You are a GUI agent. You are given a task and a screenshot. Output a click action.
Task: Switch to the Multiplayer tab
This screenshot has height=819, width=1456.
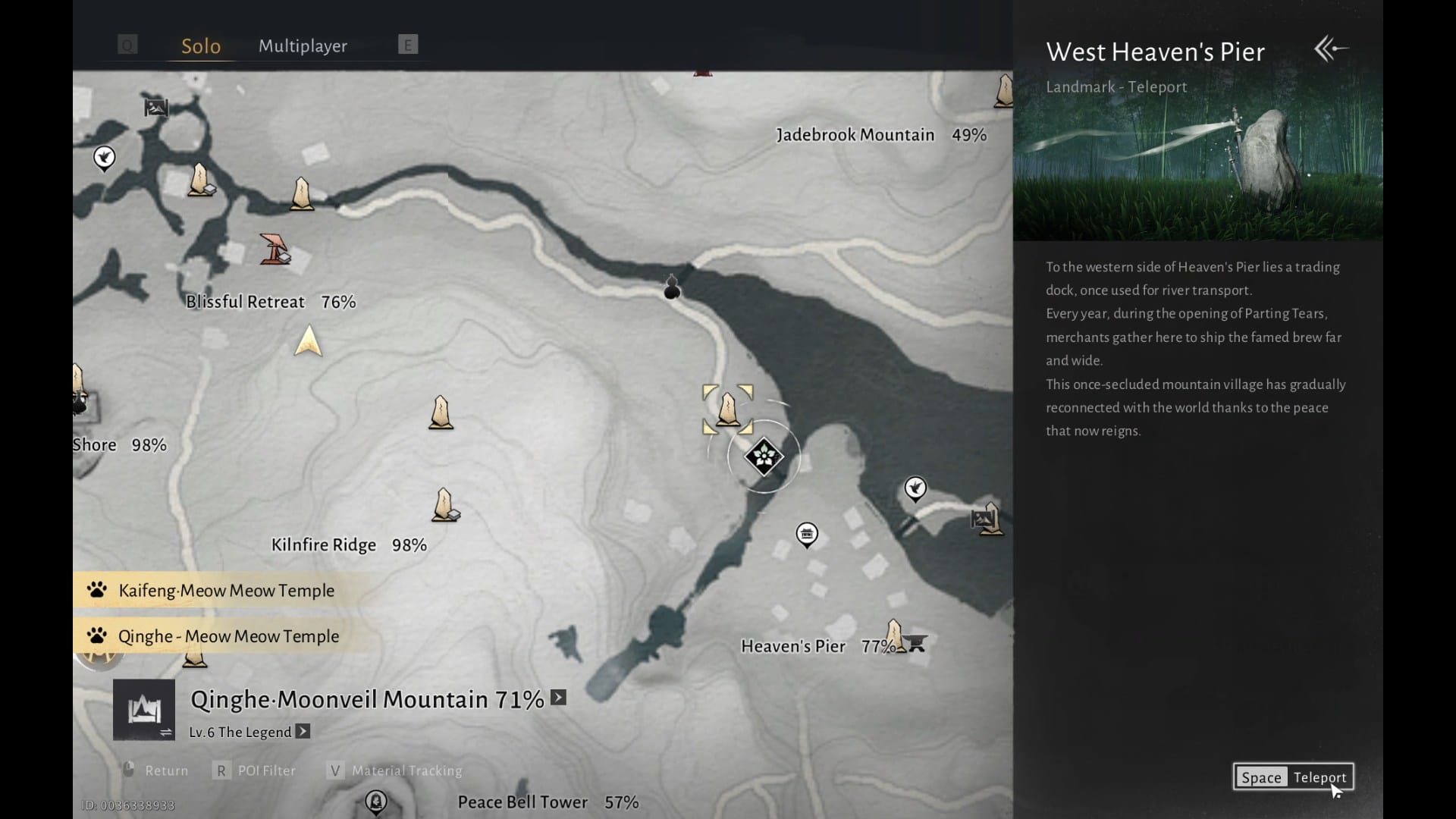[303, 46]
